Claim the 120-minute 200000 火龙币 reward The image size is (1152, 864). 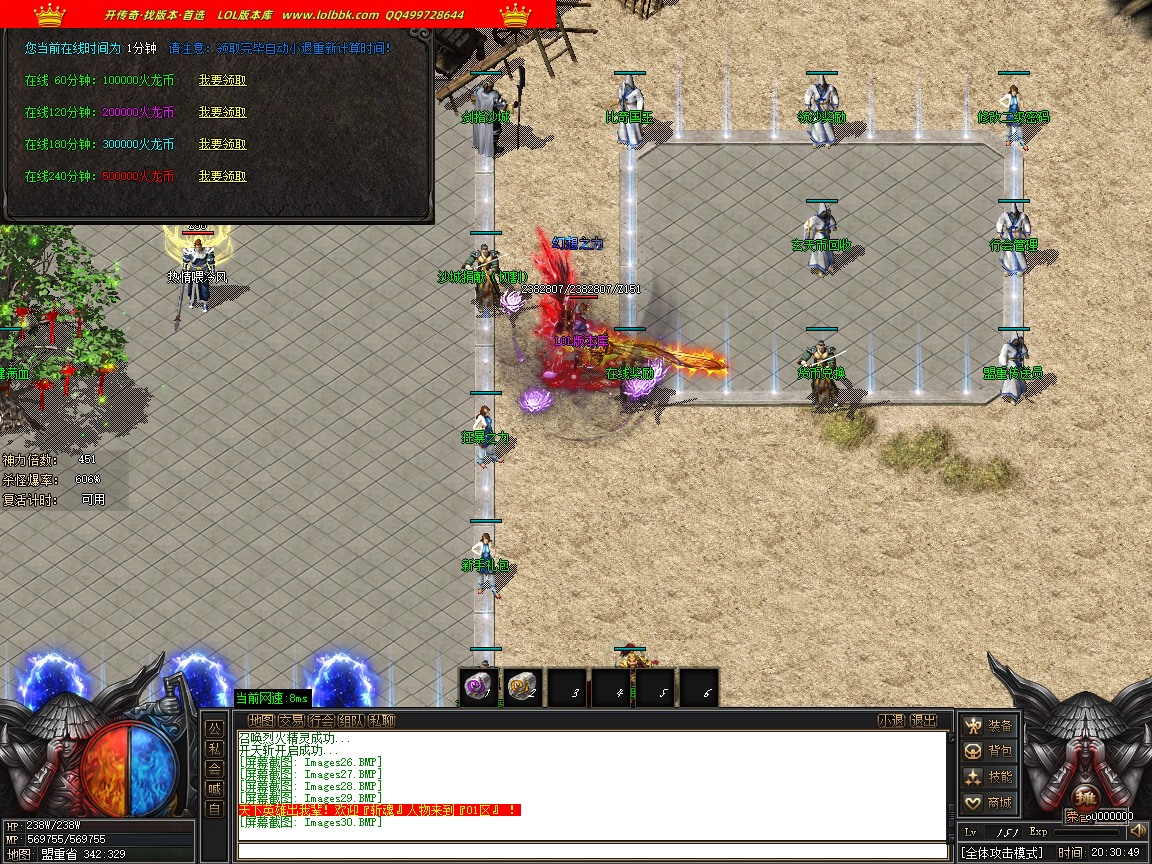(x=222, y=112)
